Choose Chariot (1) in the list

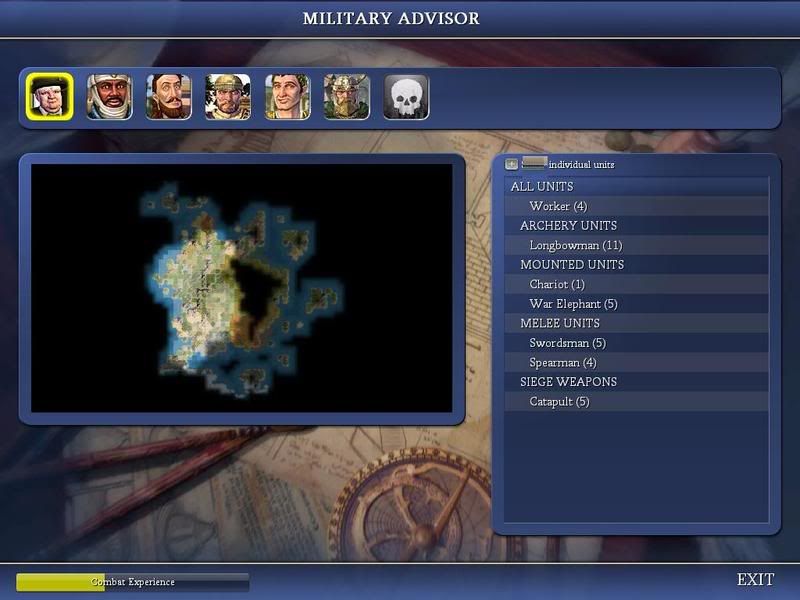(558, 284)
